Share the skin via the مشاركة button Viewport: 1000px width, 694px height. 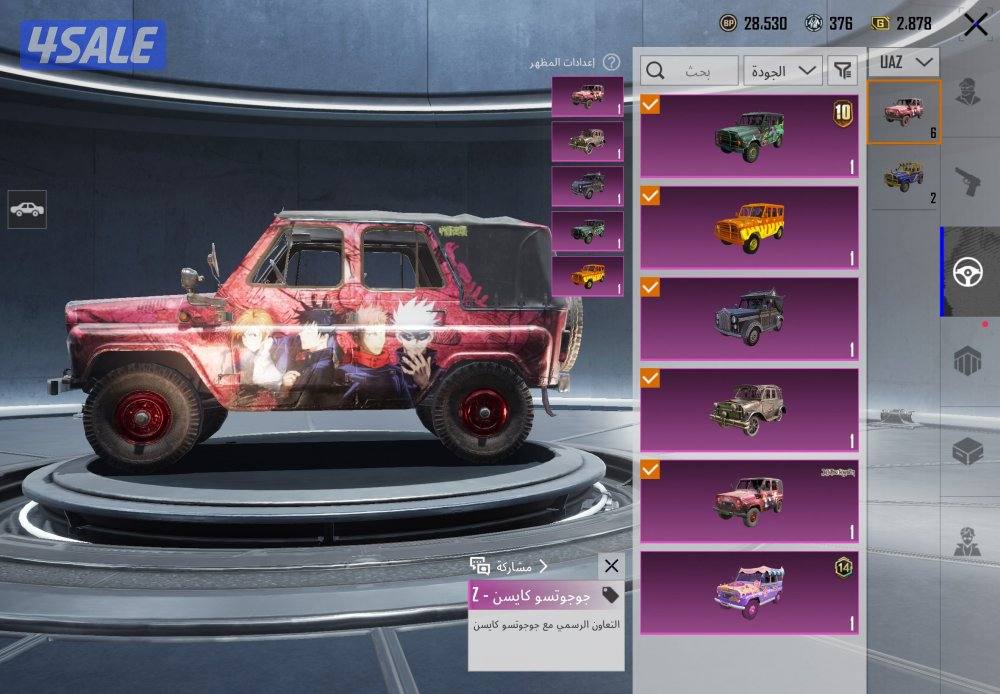coord(508,566)
